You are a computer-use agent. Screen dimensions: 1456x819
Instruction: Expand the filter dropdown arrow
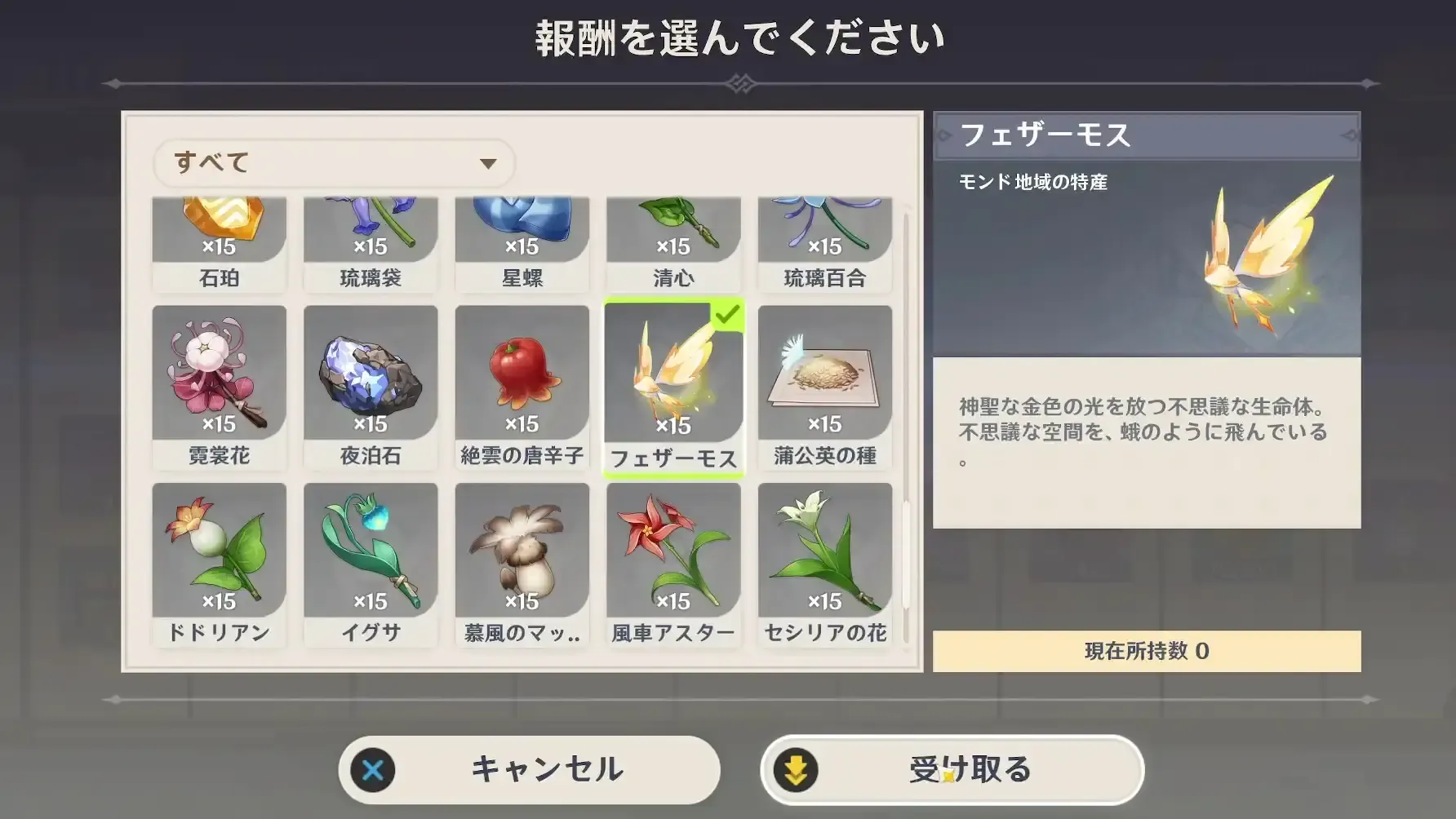(487, 162)
